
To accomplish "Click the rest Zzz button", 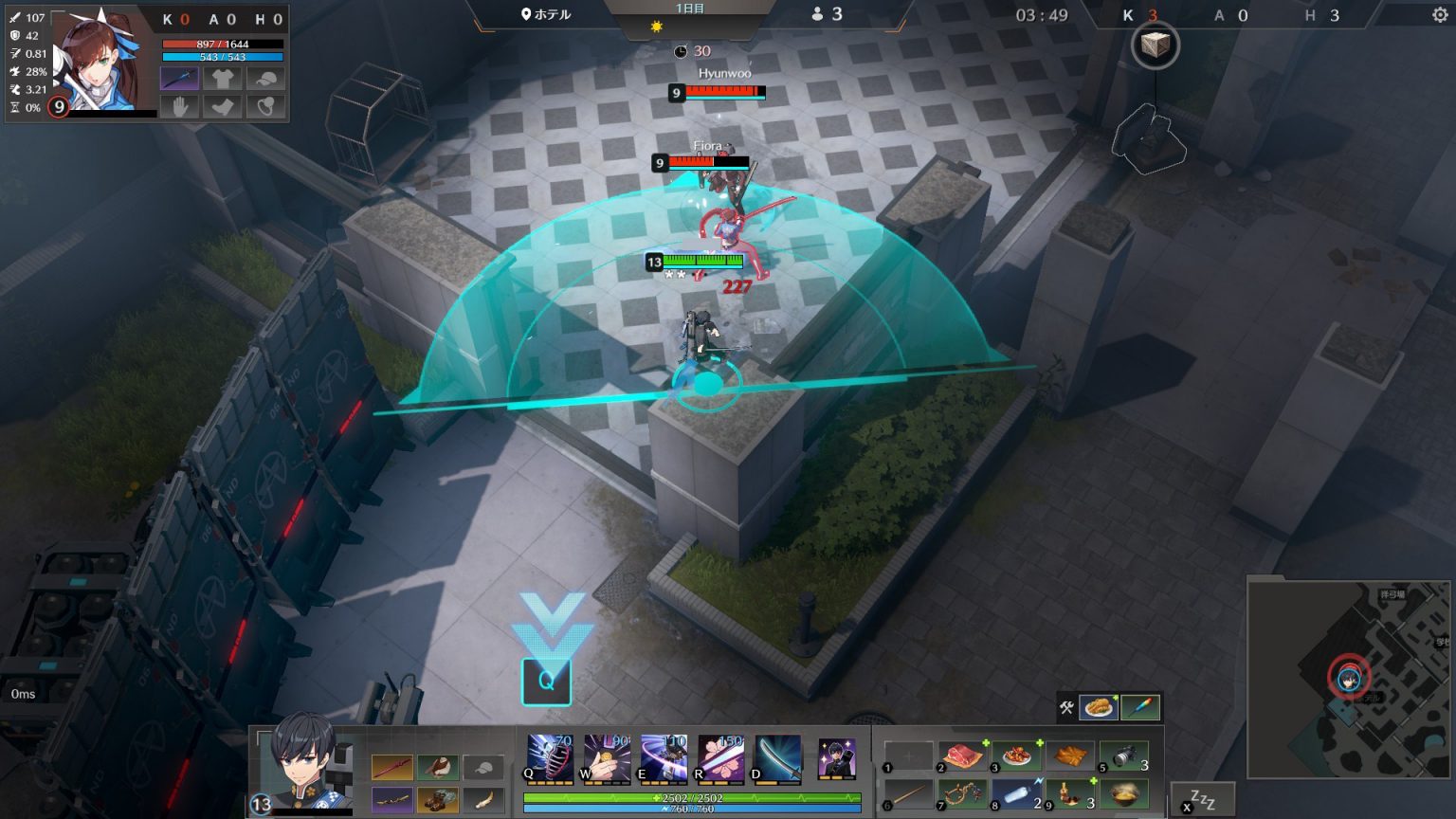I will pyautogui.click(x=1202, y=799).
